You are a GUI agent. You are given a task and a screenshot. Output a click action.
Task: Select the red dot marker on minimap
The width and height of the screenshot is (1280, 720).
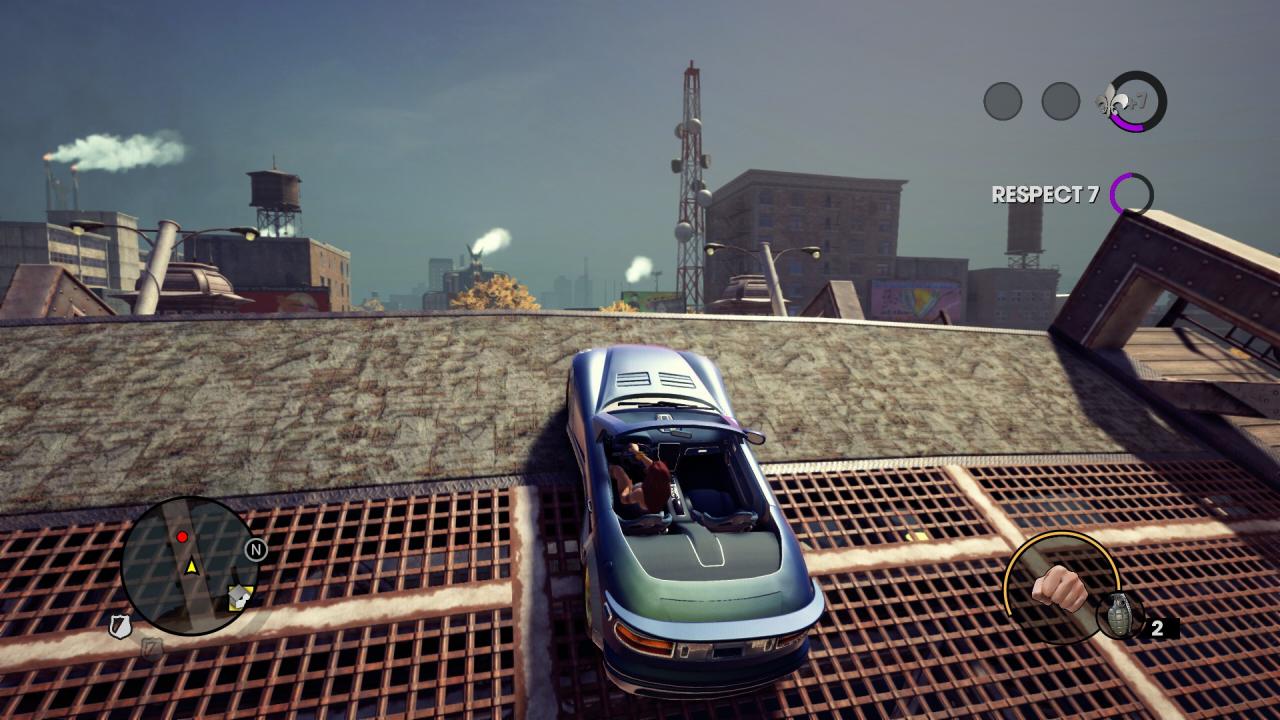tap(182, 537)
